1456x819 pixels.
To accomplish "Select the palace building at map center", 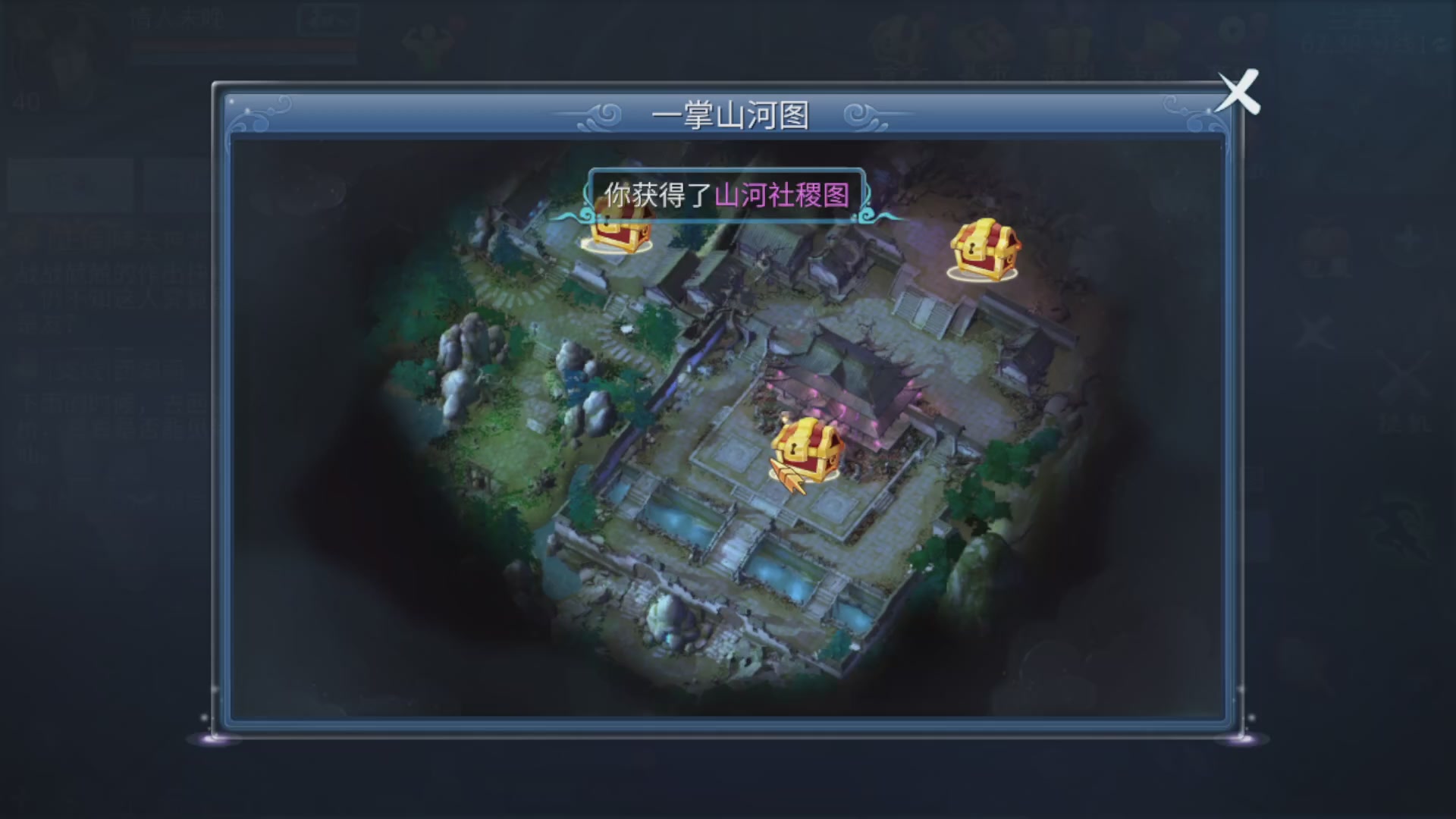I will (x=857, y=372).
